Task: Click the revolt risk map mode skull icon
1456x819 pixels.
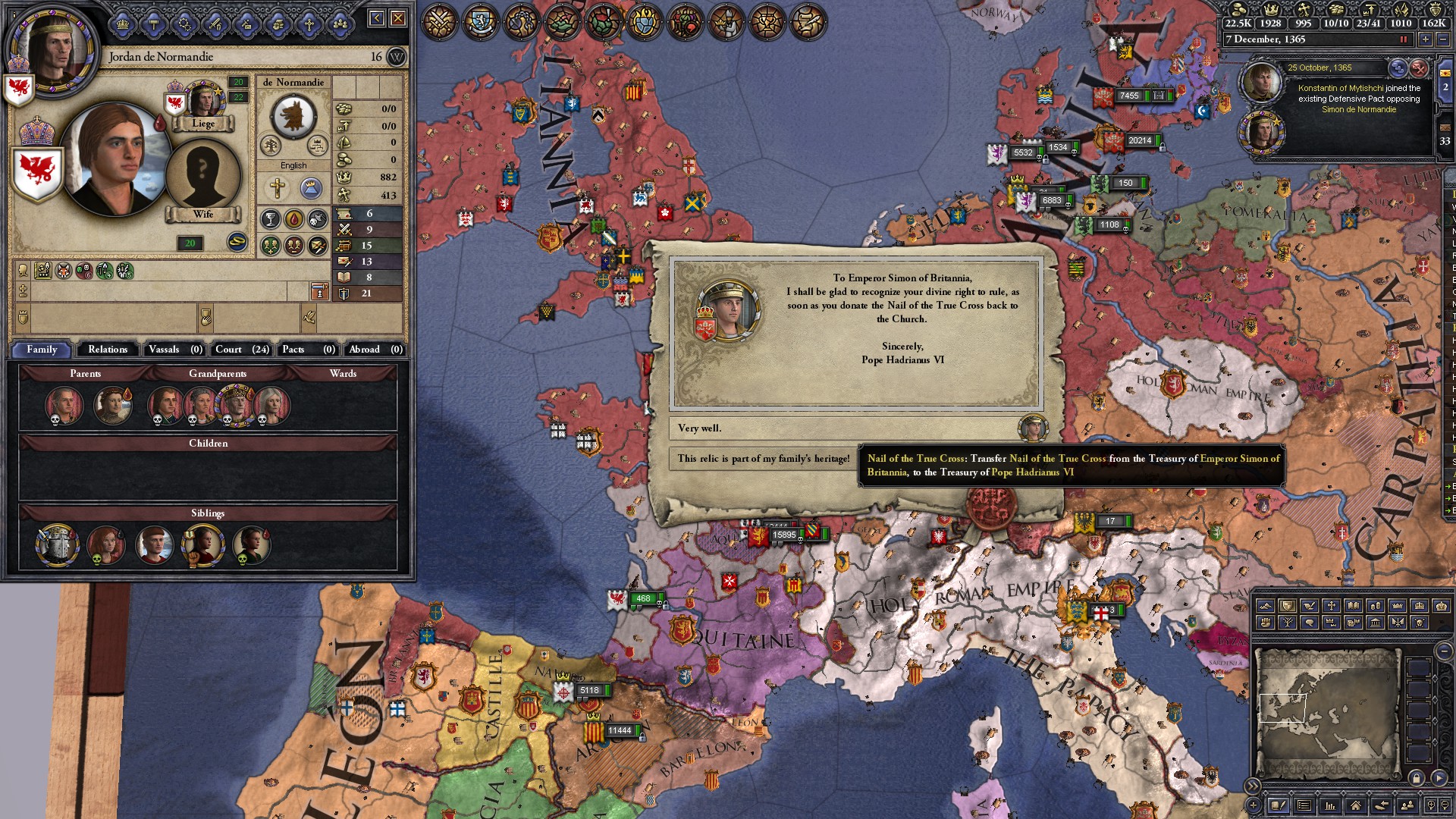Action: point(1420,622)
